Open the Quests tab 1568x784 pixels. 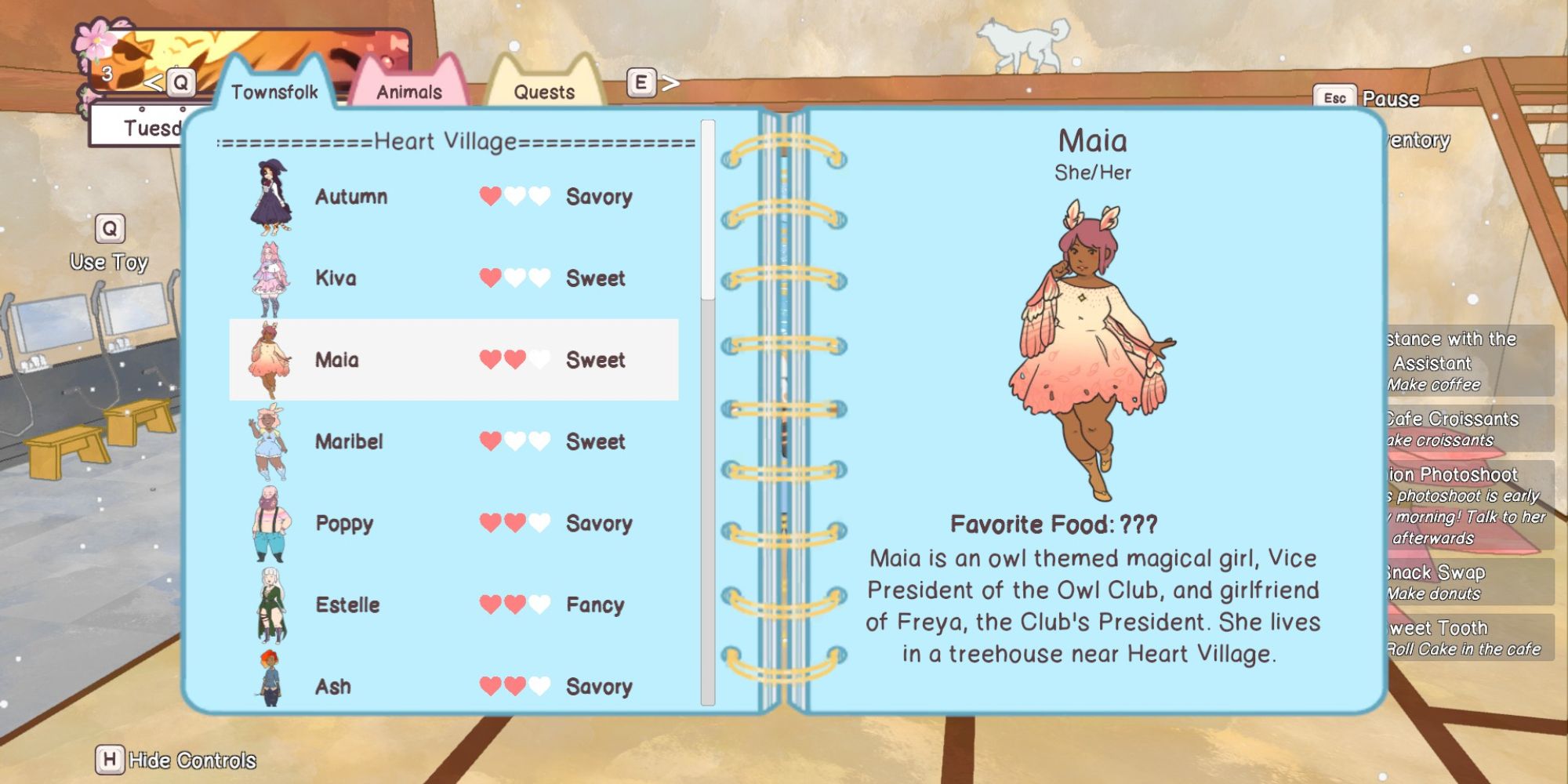pos(546,92)
